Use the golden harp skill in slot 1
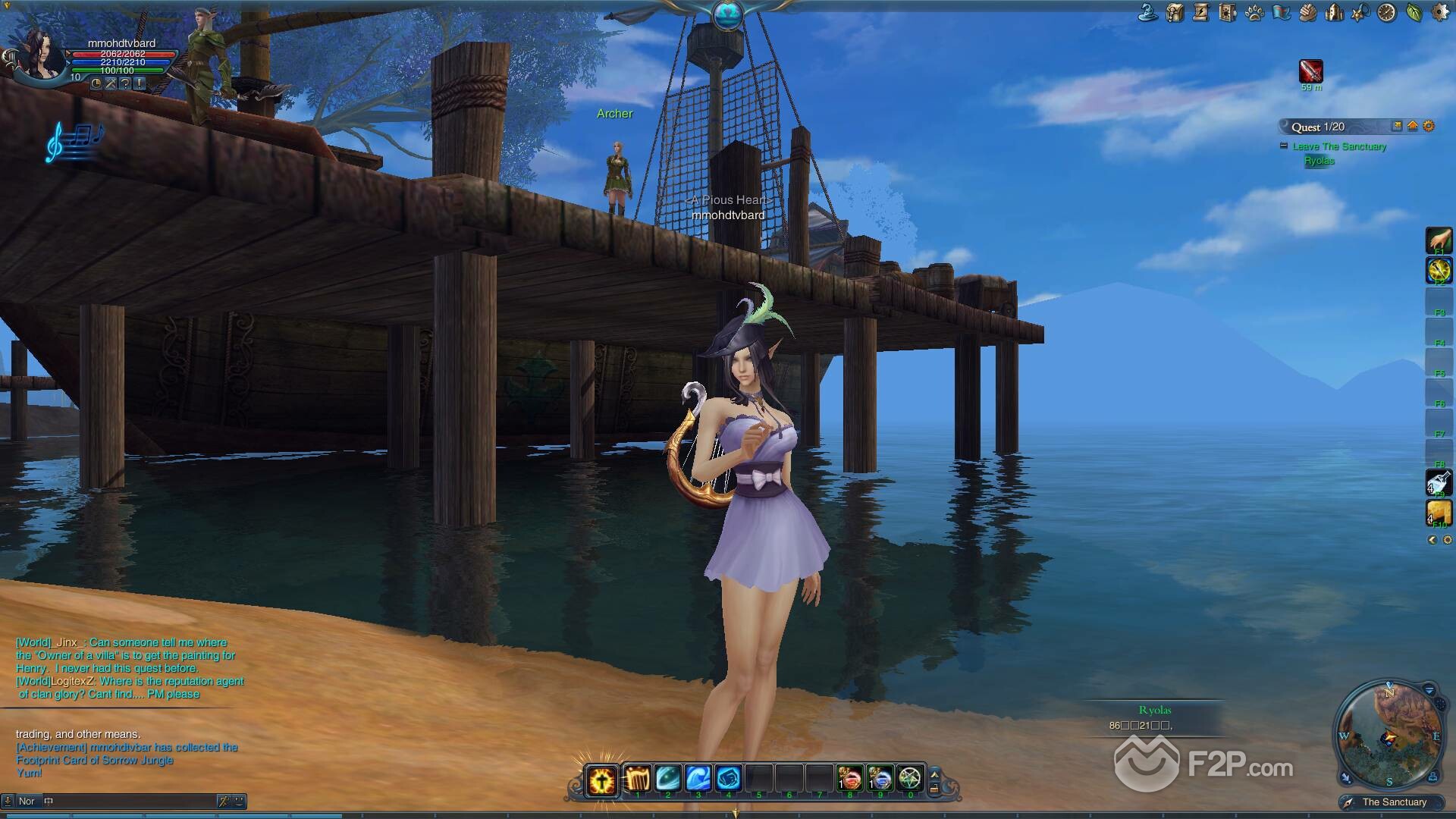Viewport: 1456px width, 819px height. [638, 778]
